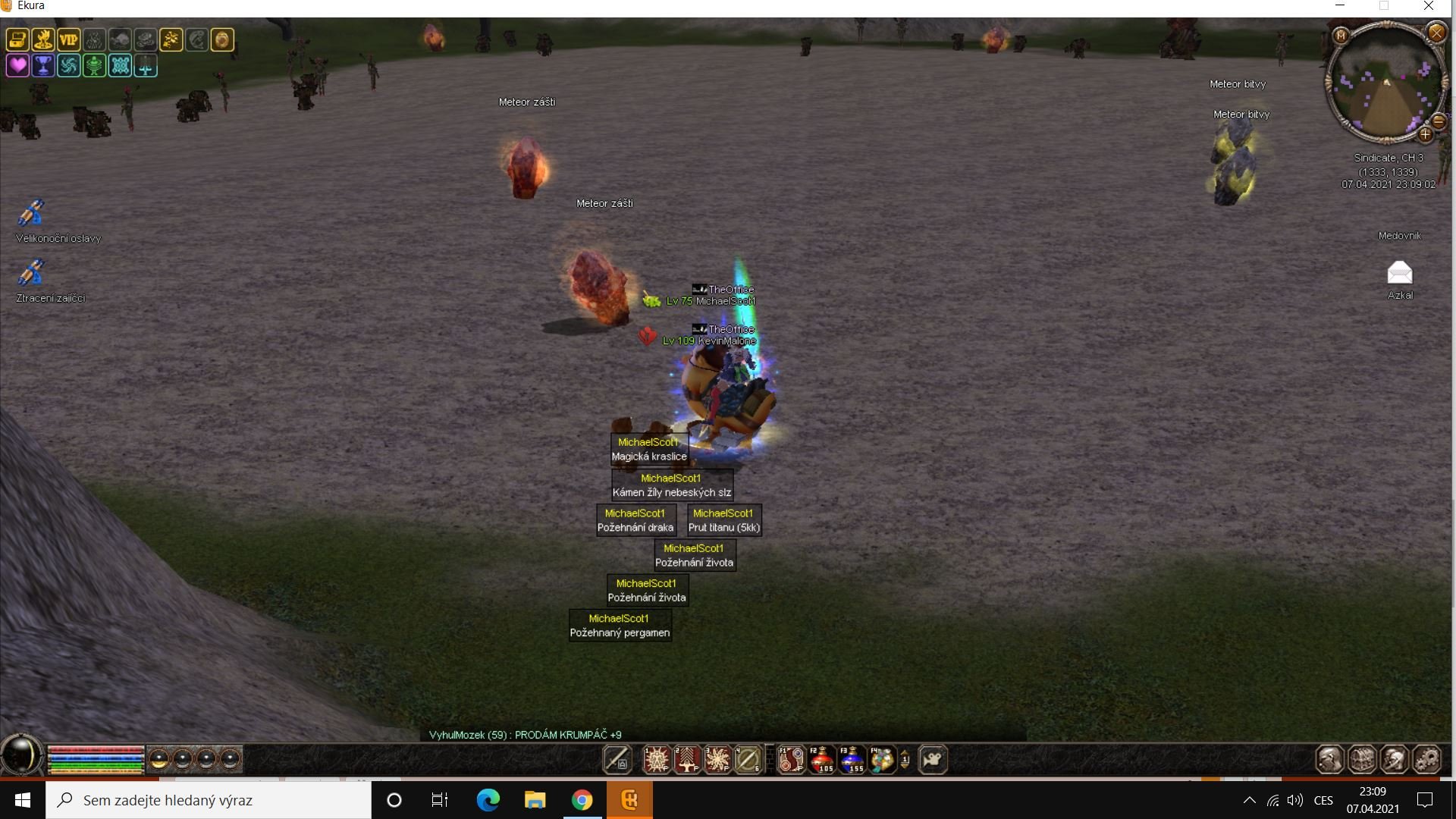Open the large map with the M button

[1341, 36]
